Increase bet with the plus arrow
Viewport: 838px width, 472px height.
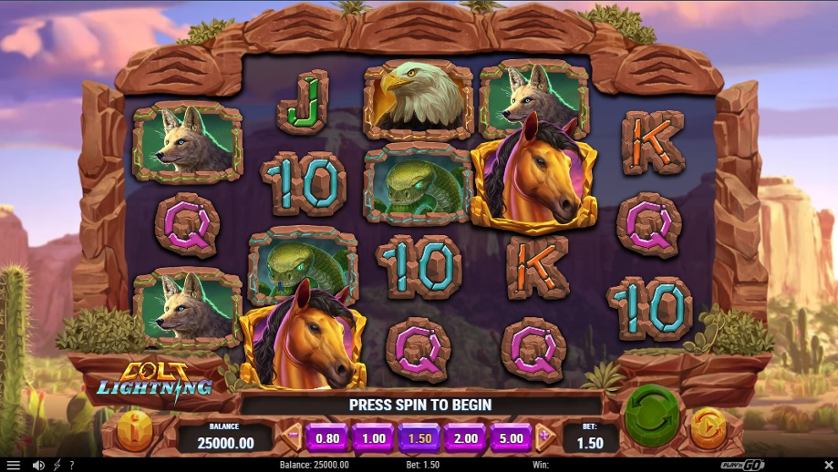point(544,437)
